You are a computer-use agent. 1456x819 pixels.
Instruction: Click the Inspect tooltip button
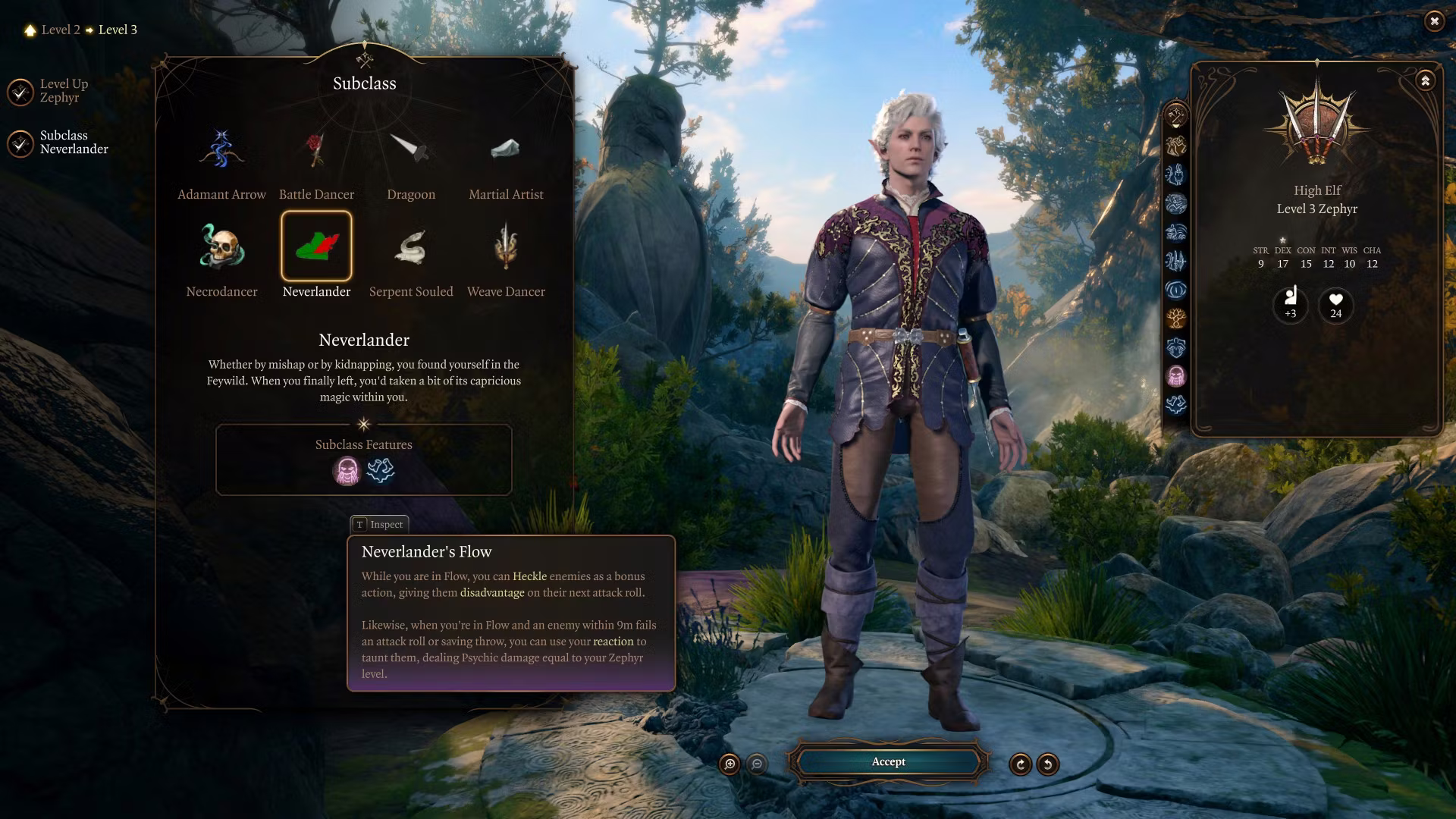coord(379,525)
